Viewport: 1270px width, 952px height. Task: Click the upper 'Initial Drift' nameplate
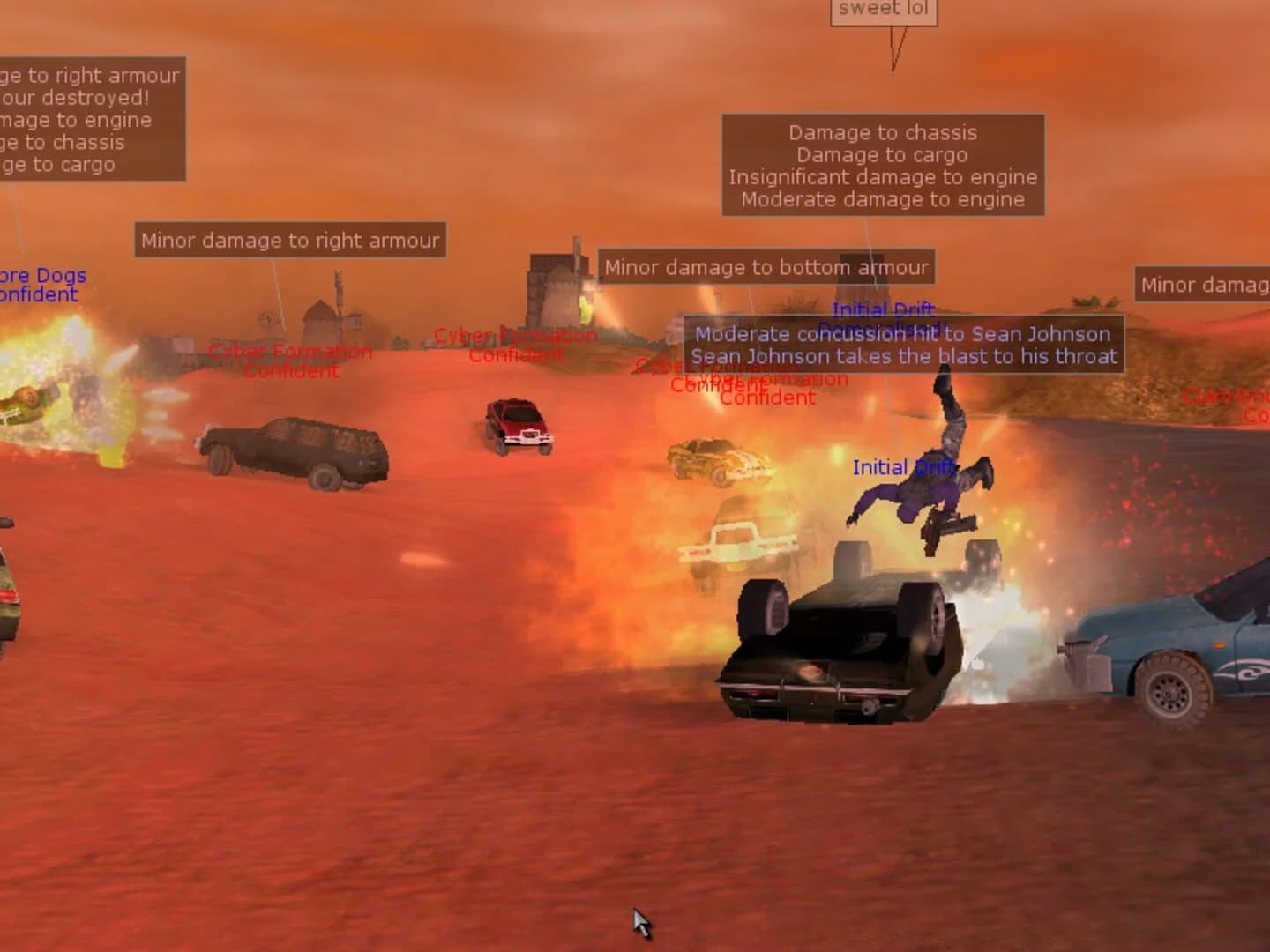point(882,309)
